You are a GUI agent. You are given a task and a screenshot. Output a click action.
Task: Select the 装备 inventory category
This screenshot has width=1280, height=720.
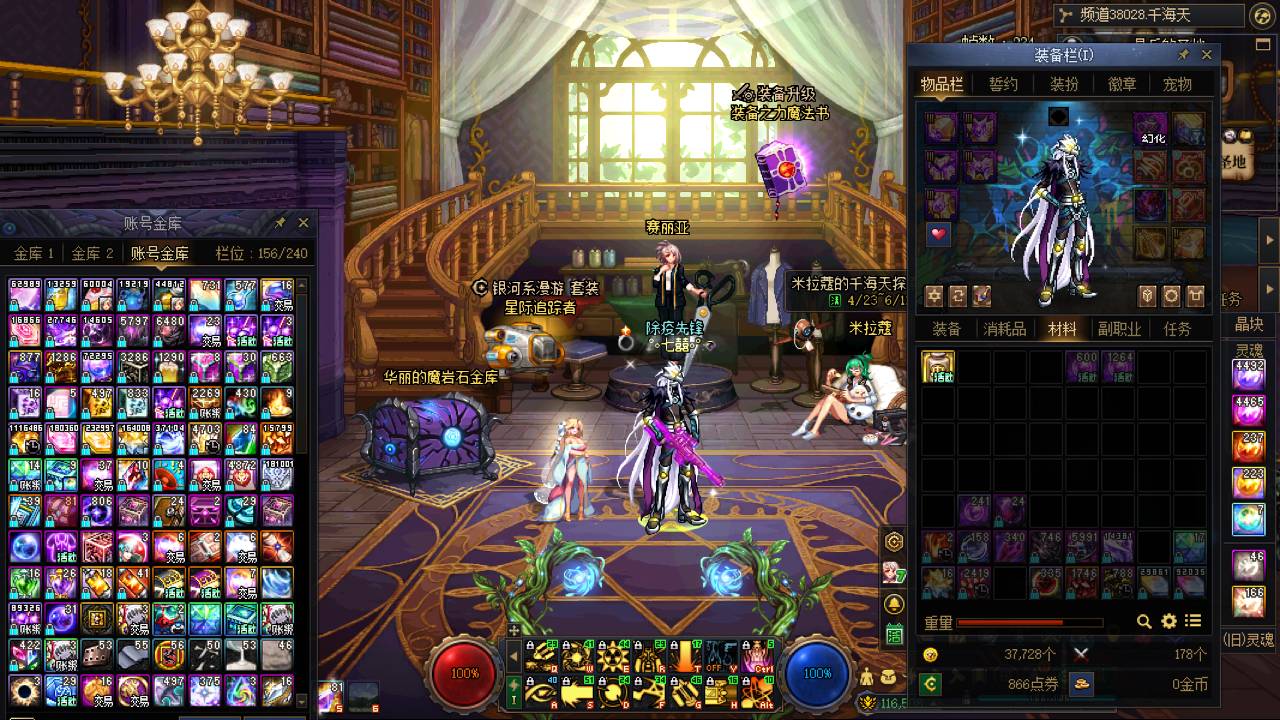(946, 329)
